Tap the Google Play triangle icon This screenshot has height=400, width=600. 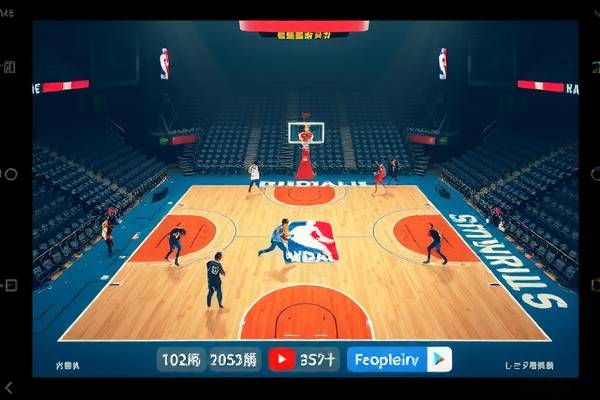tap(439, 359)
